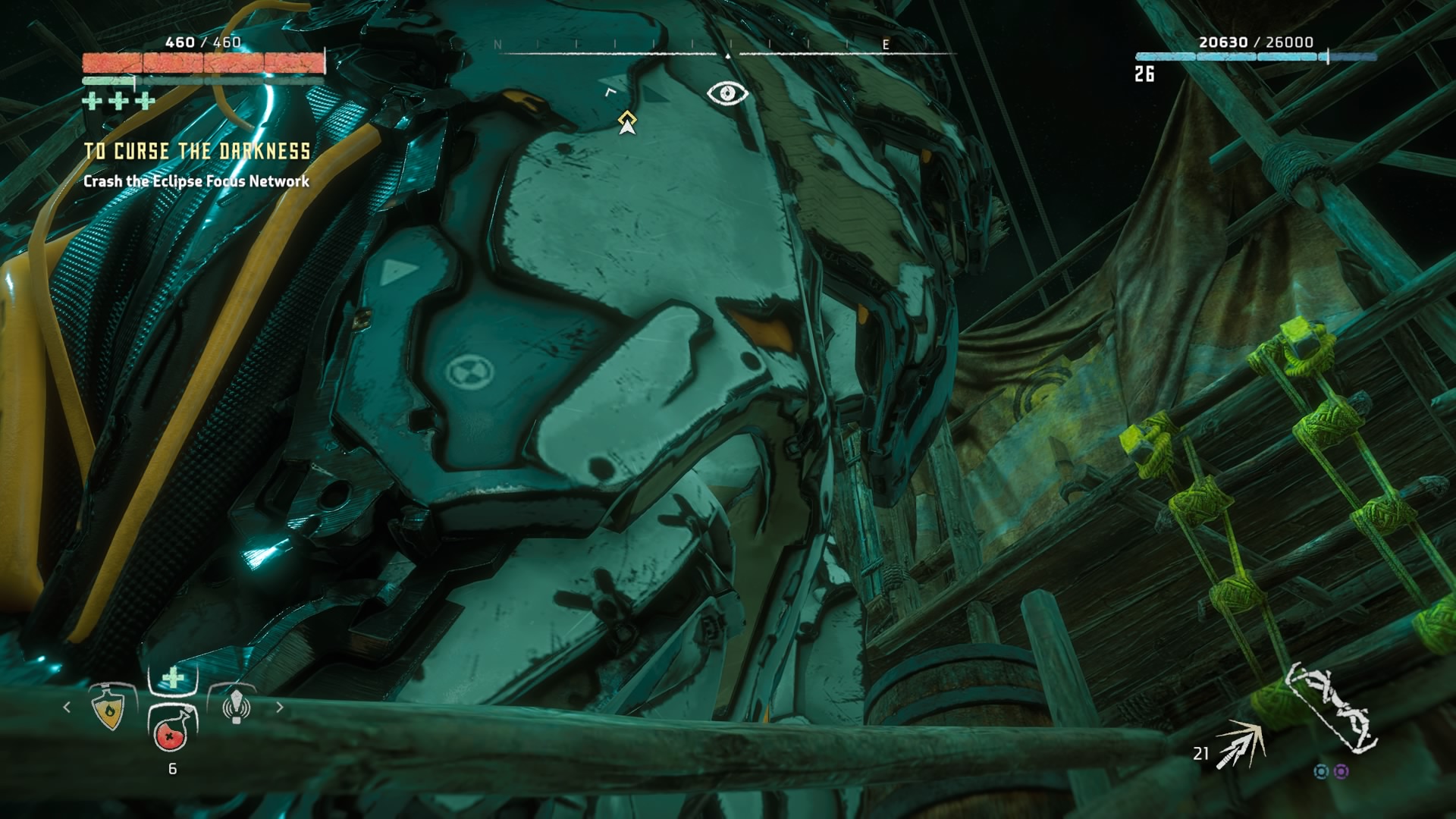Use the red health potion slot
1456x819 pixels.
[x=171, y=731]
